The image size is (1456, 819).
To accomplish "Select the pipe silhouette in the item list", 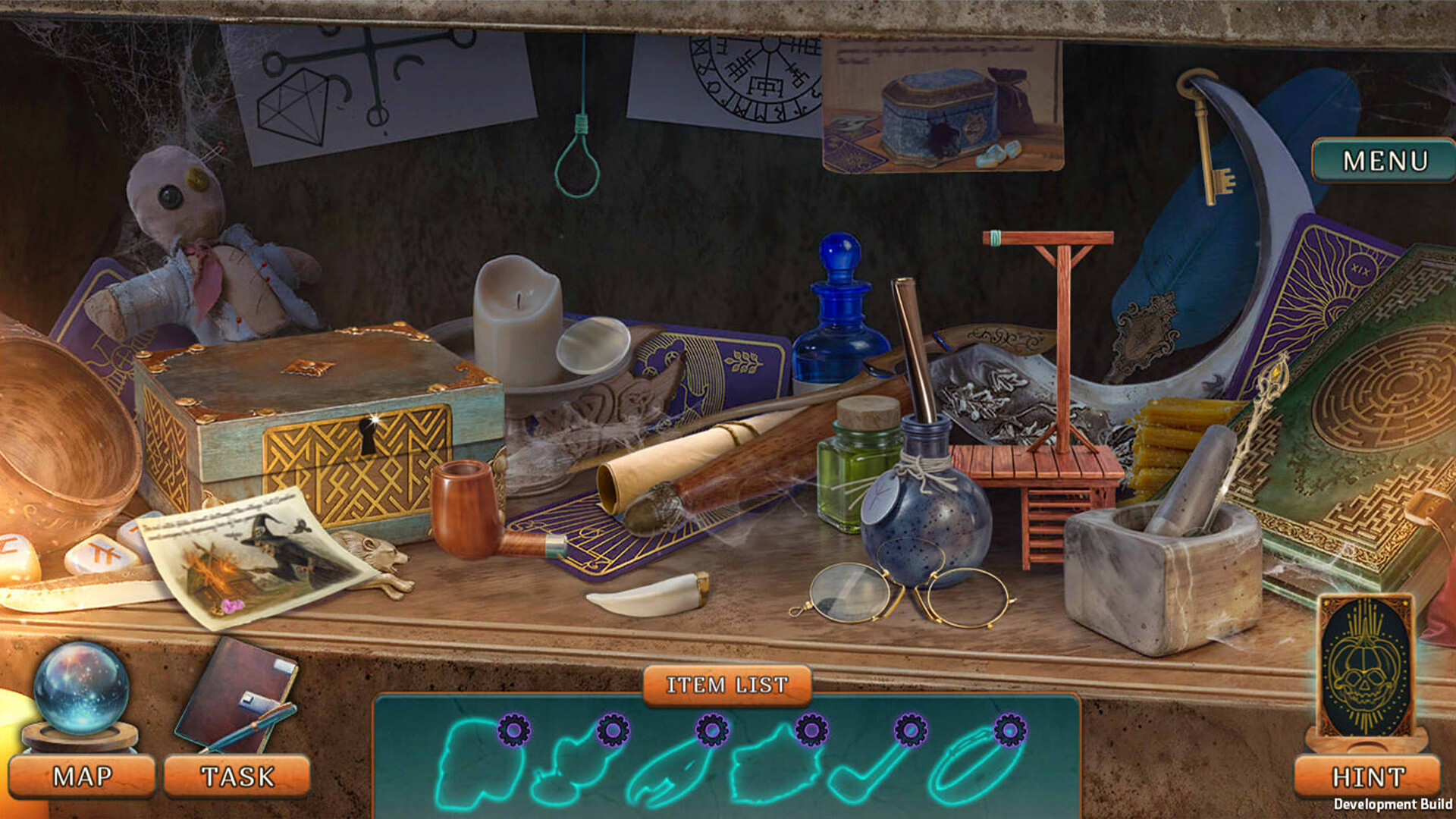I will [872, 773].
